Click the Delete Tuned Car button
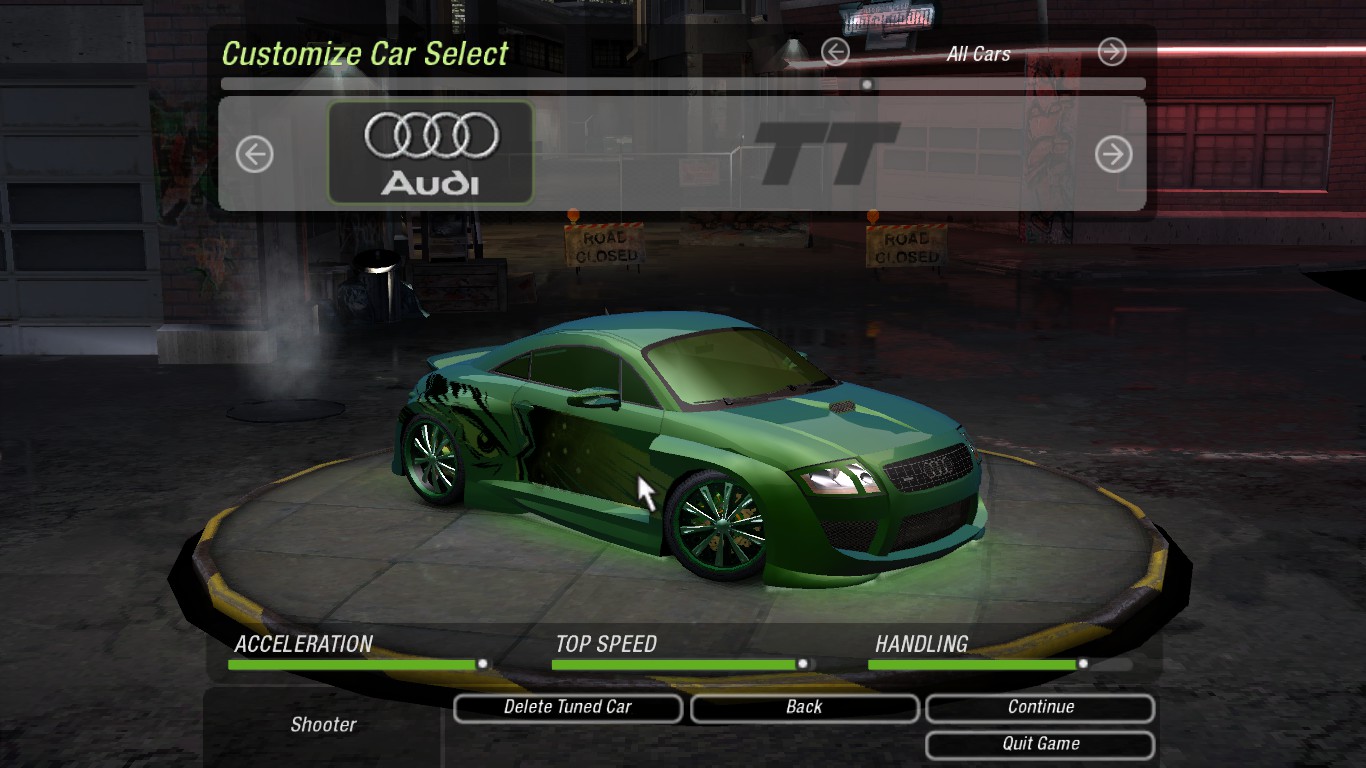This screenshot has height=768, width=1366. pos(567,708)
